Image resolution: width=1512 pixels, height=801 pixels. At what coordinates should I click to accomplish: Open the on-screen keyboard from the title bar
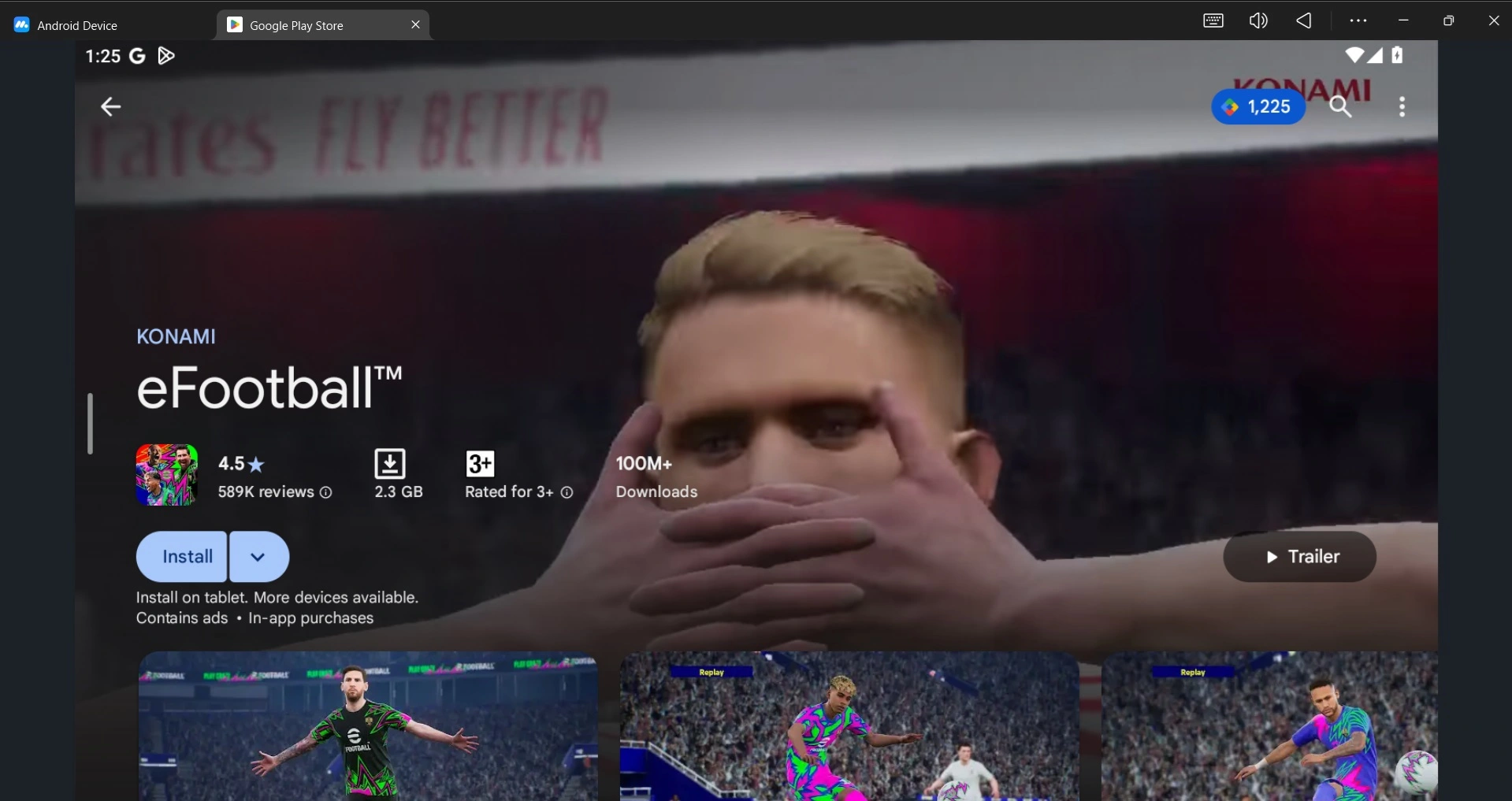tap(1213, 20)
